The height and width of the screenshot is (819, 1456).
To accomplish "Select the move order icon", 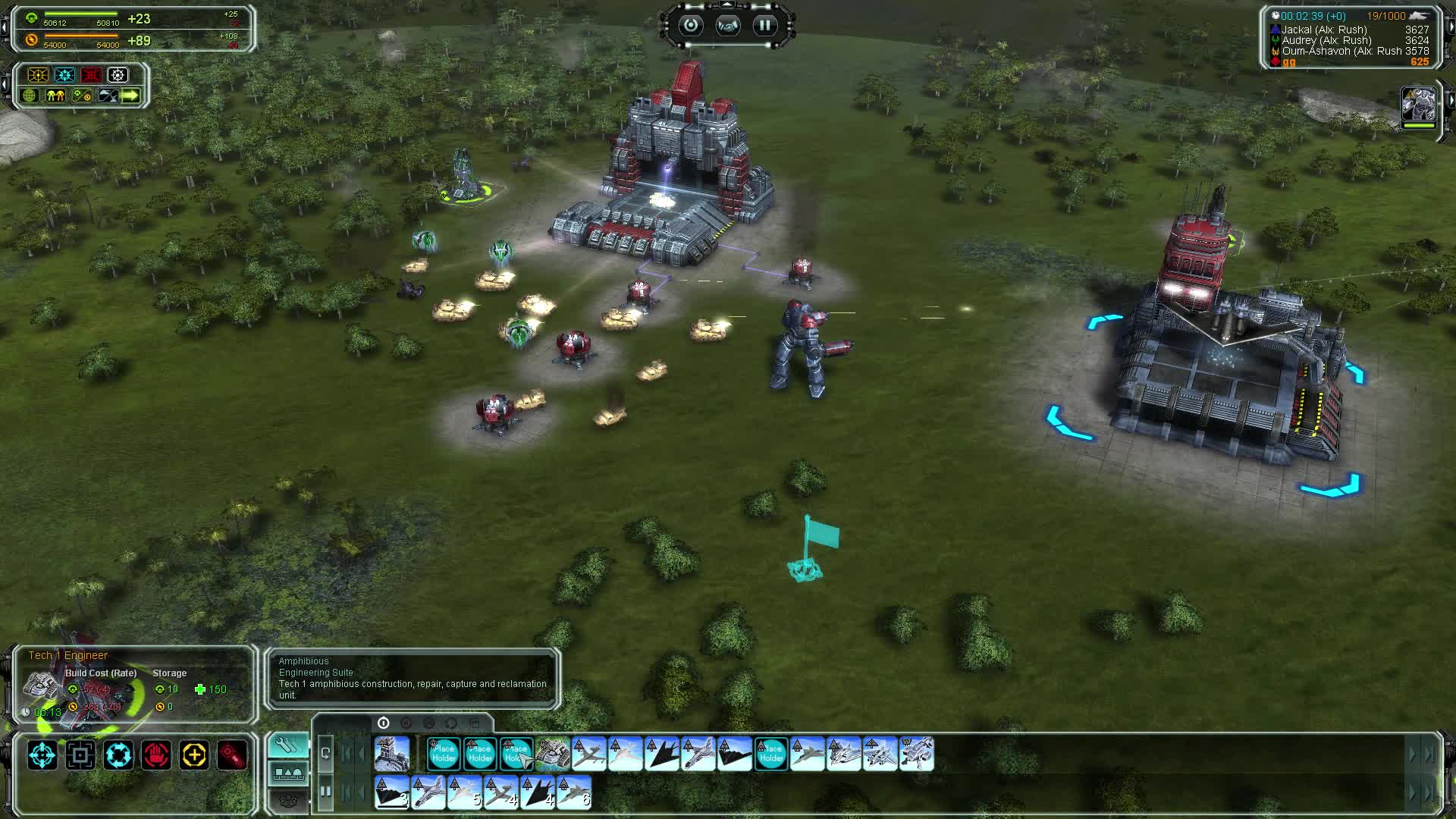I will (42, 755).
